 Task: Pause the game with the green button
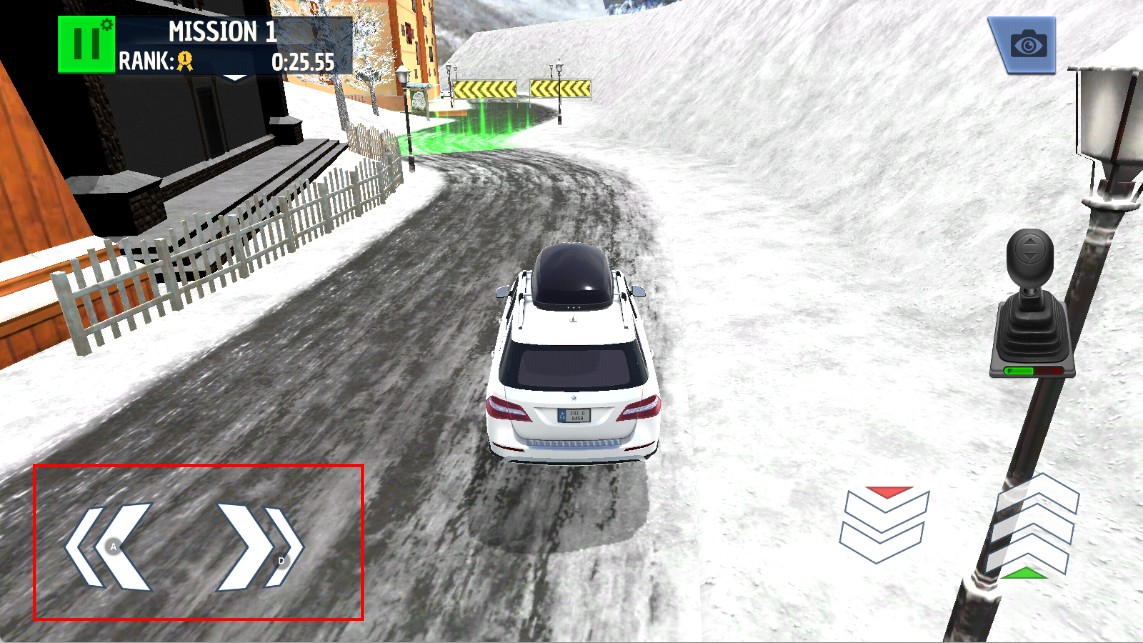[x=86, y=44]
